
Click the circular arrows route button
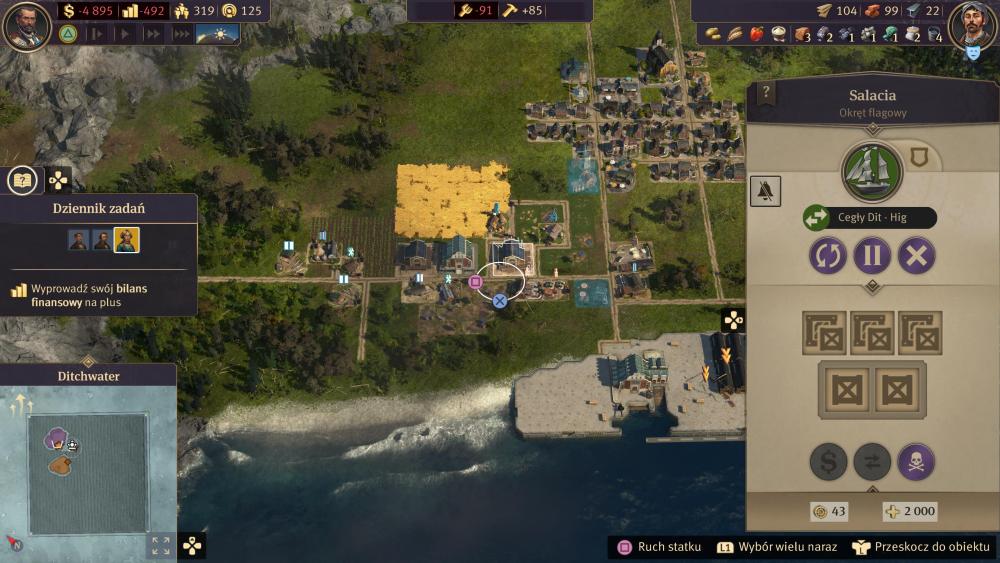828,255
